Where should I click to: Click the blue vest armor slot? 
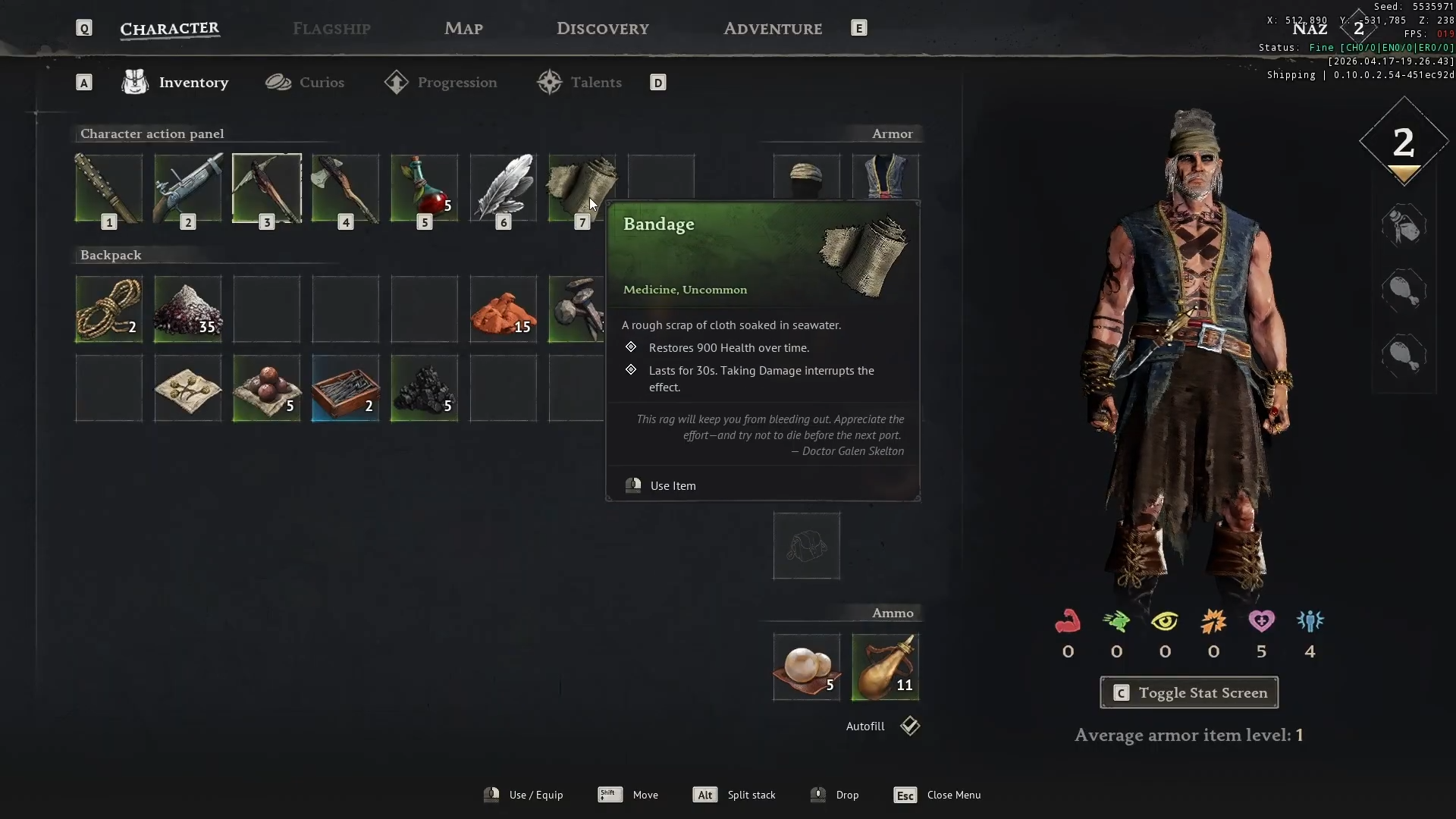pyautogui.click(x=885, y=177)
